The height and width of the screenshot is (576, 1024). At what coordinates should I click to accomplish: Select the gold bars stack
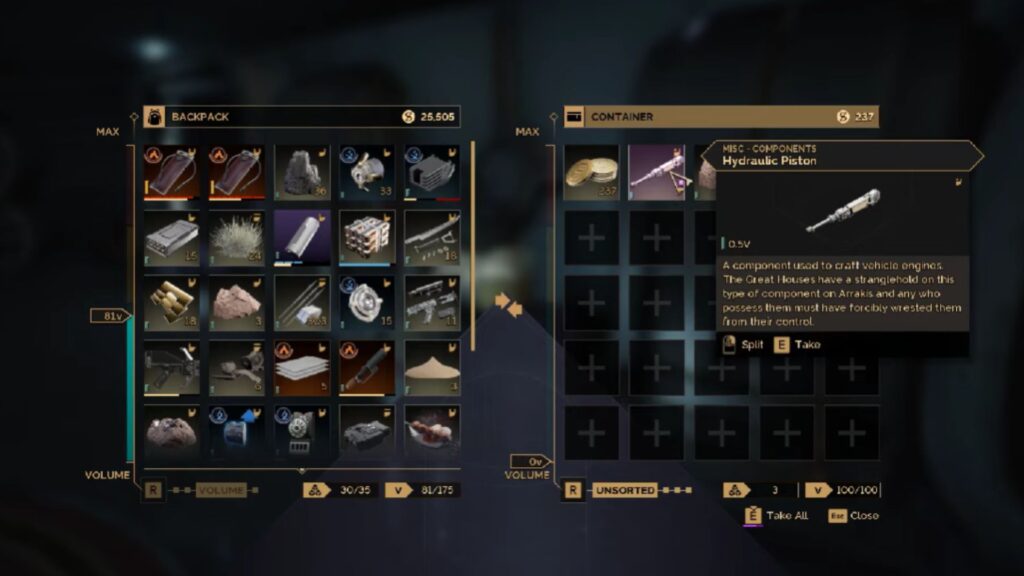(x=172, y=301)
